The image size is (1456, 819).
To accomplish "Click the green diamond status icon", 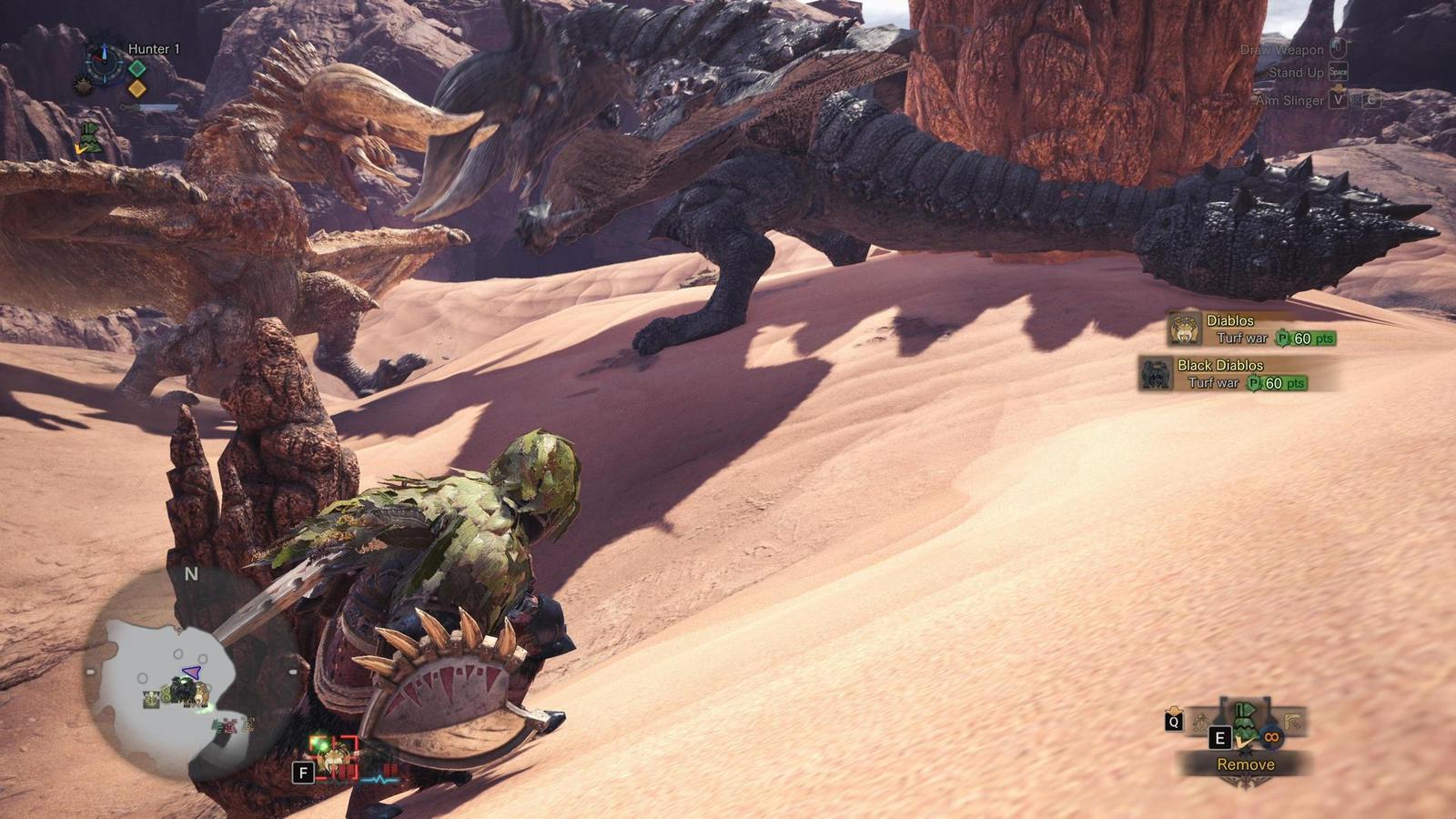I will 136,68.
